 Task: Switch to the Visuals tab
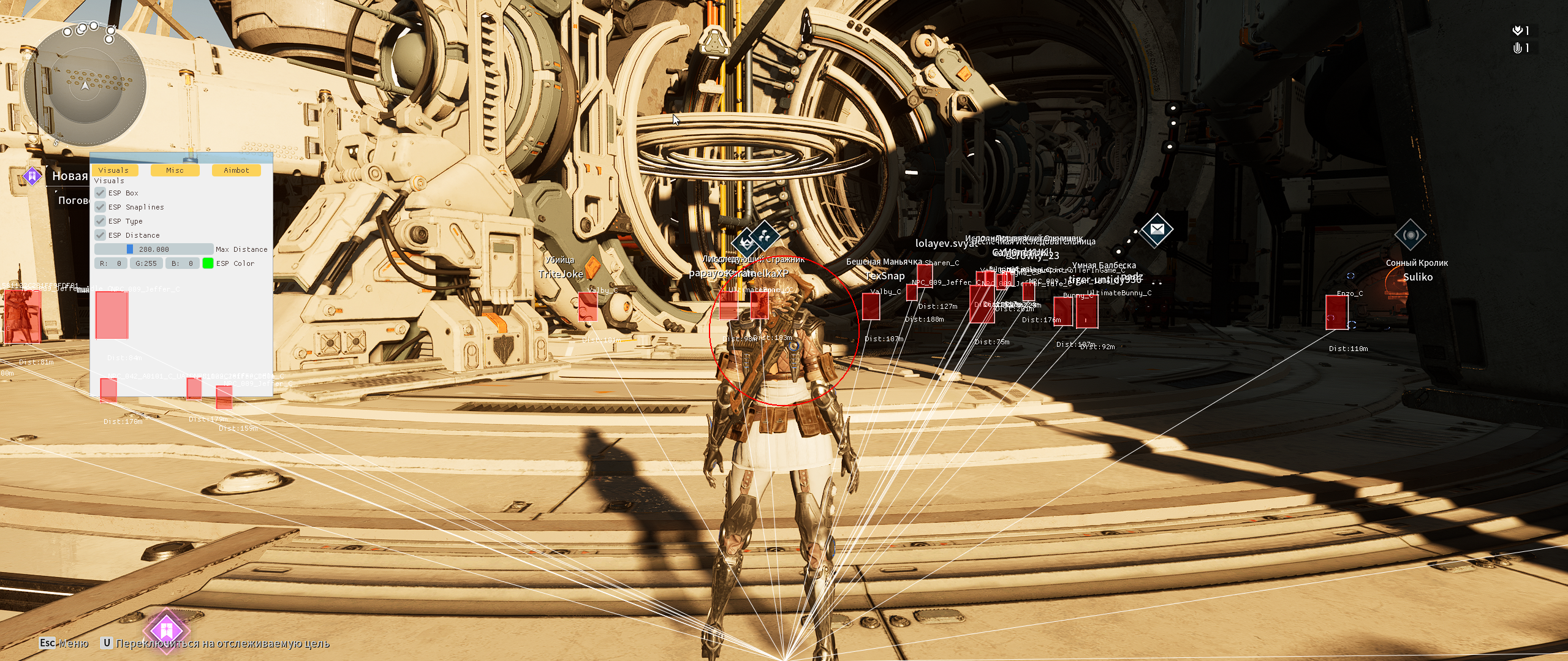click(x=114, y=170)
